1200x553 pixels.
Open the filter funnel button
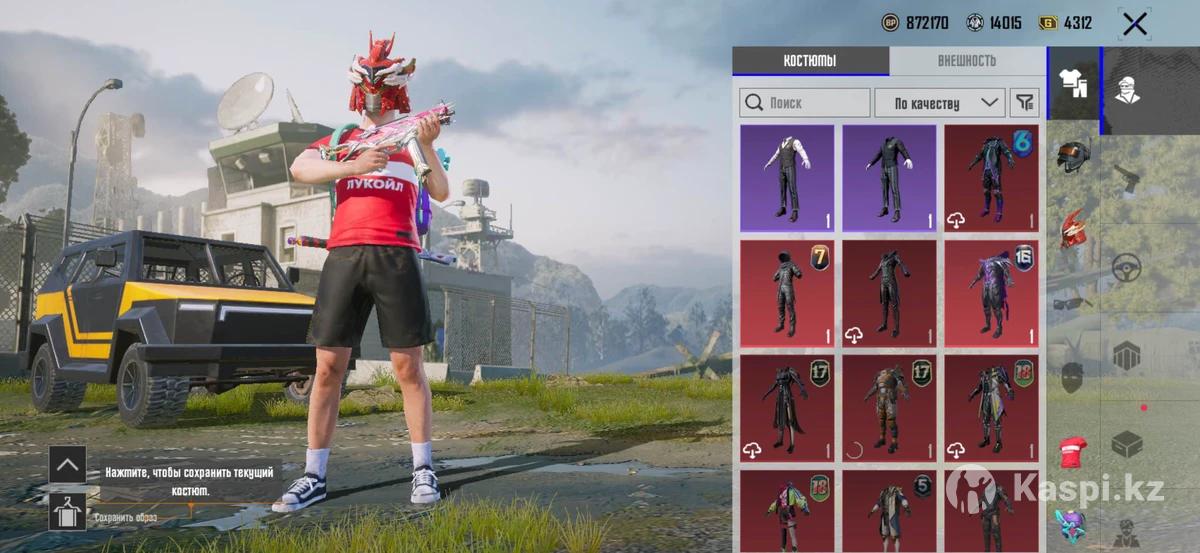[x=1025, y=102]
